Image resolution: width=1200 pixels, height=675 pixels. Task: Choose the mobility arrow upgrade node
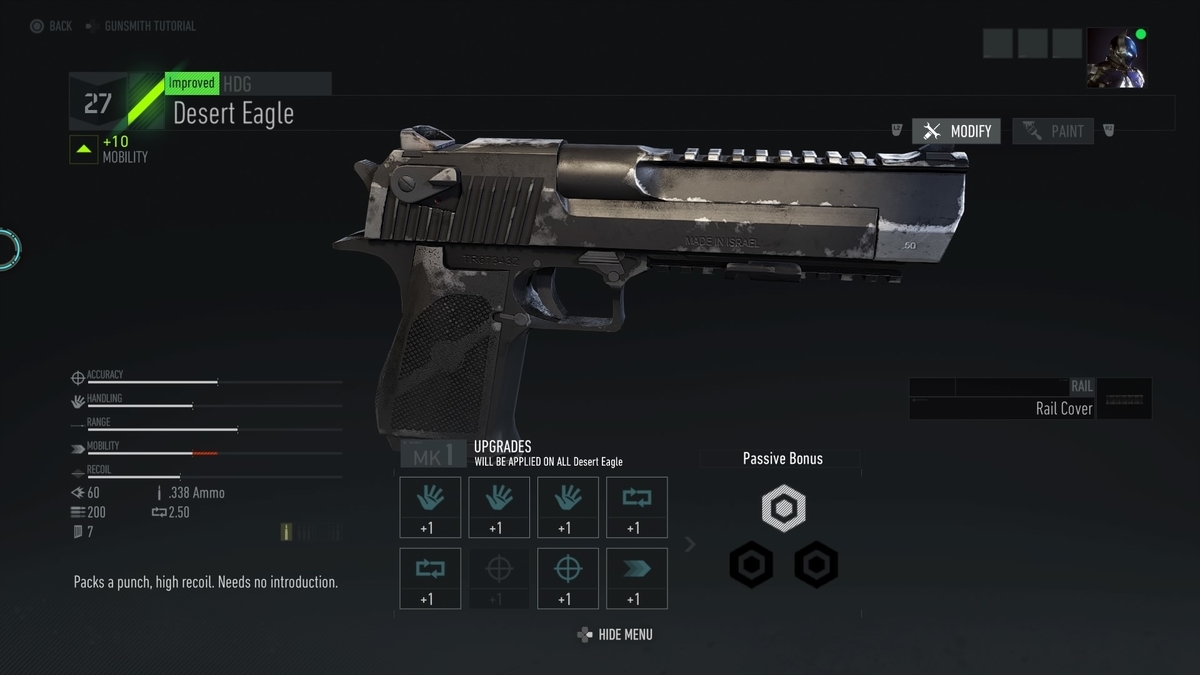click(636, 578)
